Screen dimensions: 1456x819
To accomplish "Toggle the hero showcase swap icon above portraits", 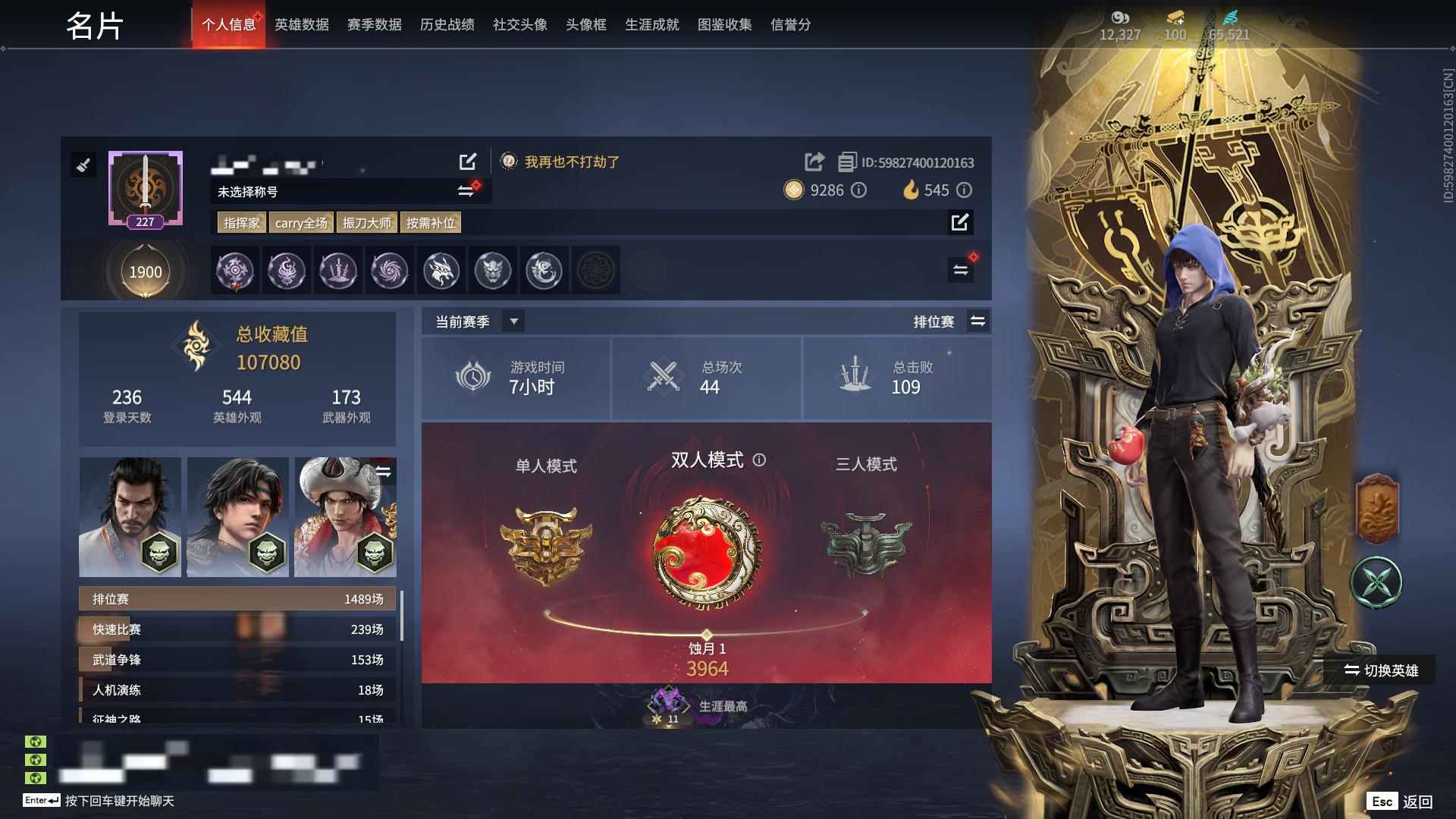I will [385, 470].
